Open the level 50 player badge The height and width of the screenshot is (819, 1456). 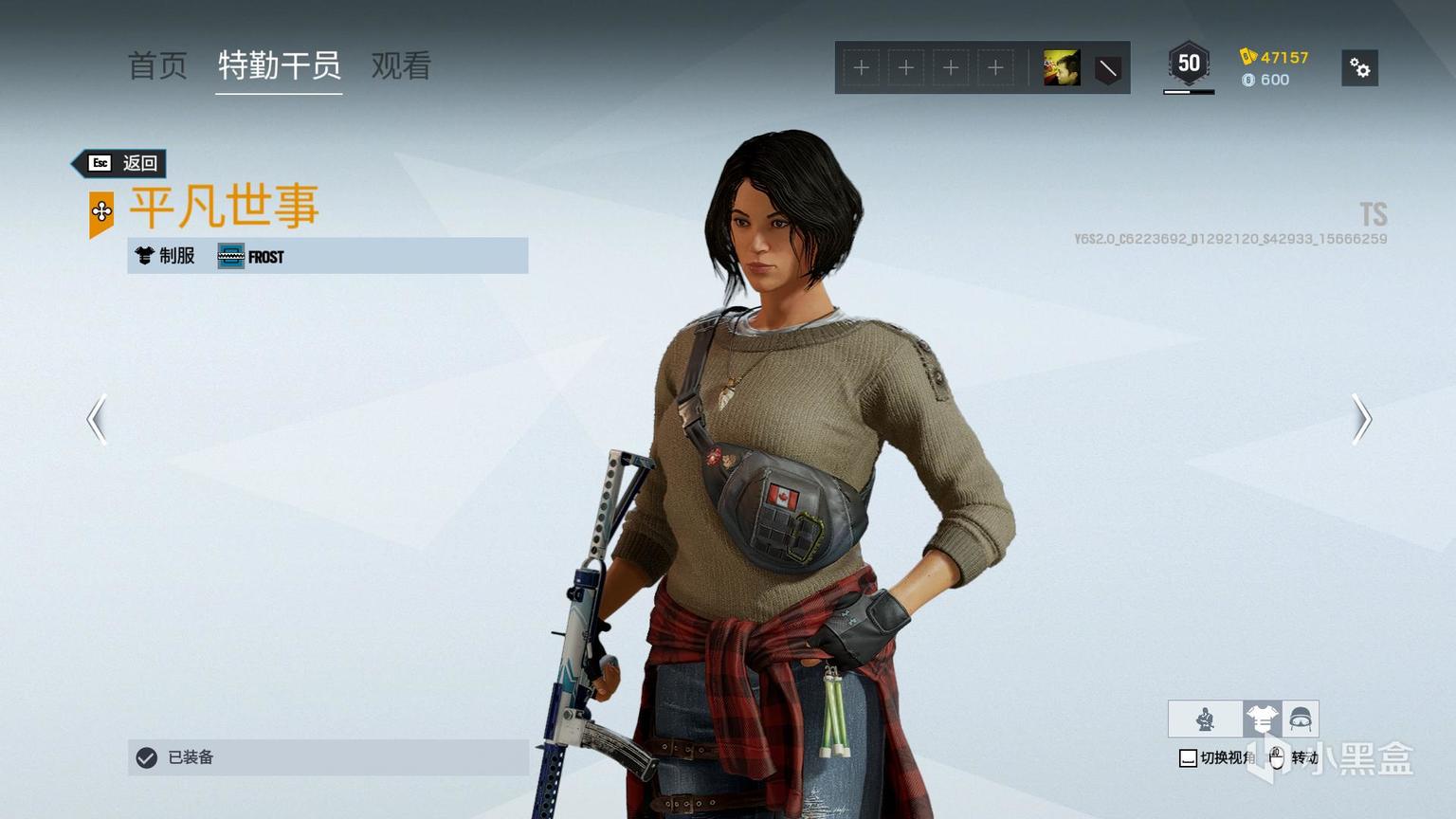point(1189,65)
